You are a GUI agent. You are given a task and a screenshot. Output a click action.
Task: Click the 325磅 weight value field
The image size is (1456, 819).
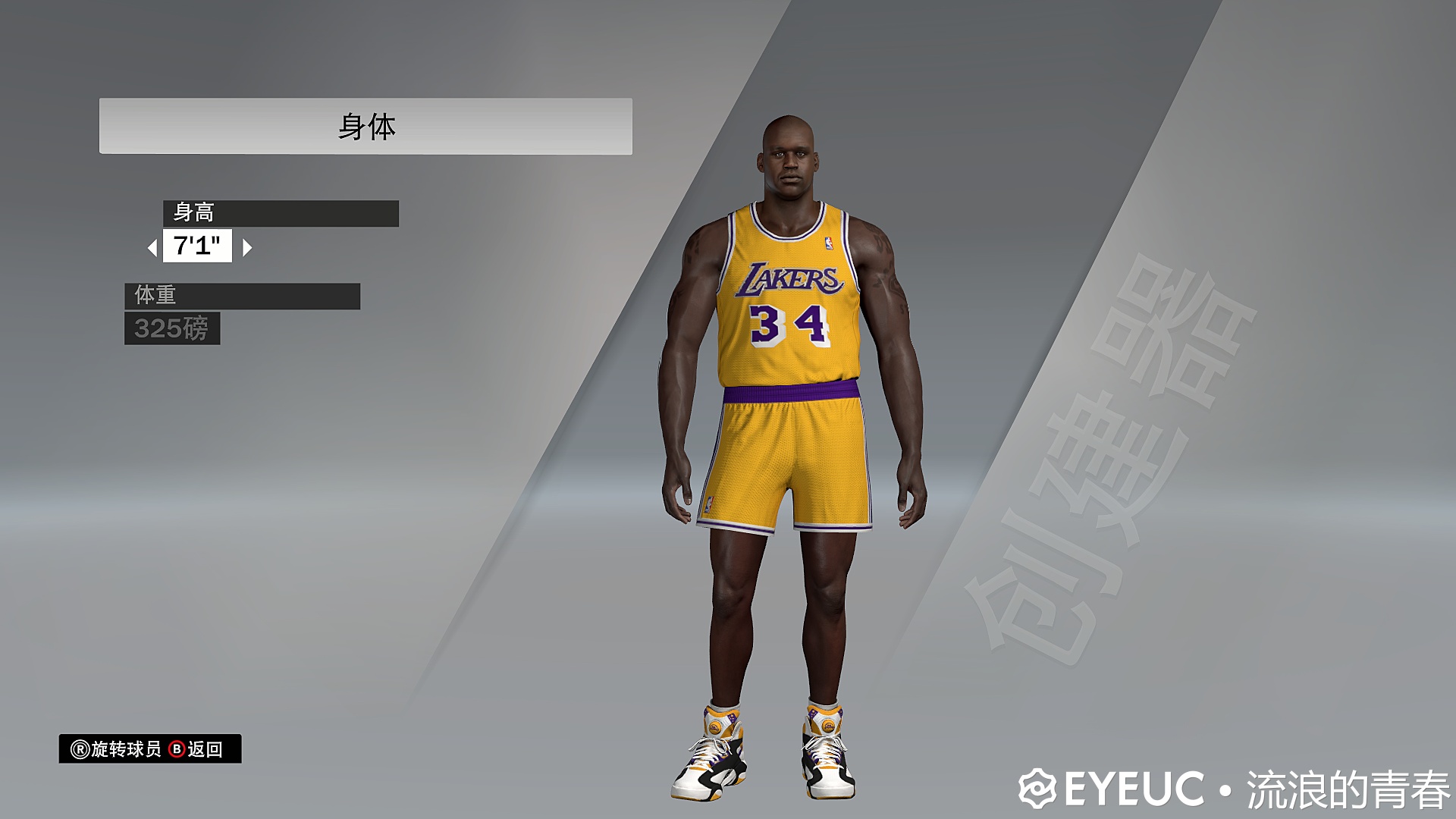point(173,329)
